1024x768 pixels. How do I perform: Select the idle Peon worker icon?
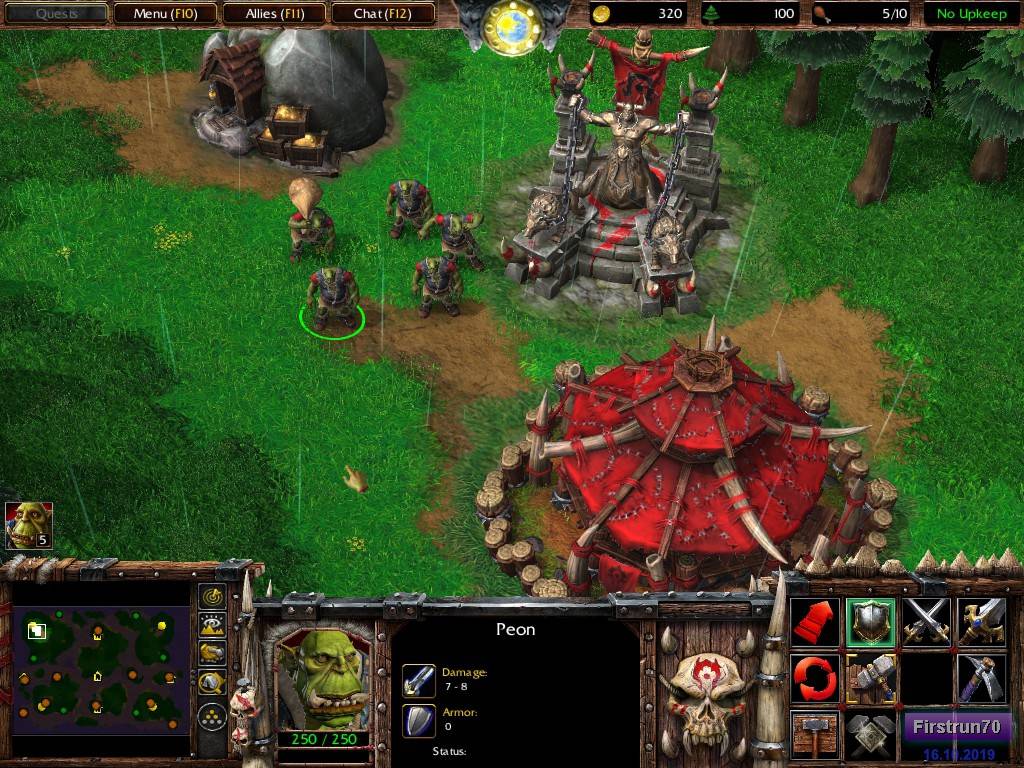pyautogui.click(x=29, y=525)
